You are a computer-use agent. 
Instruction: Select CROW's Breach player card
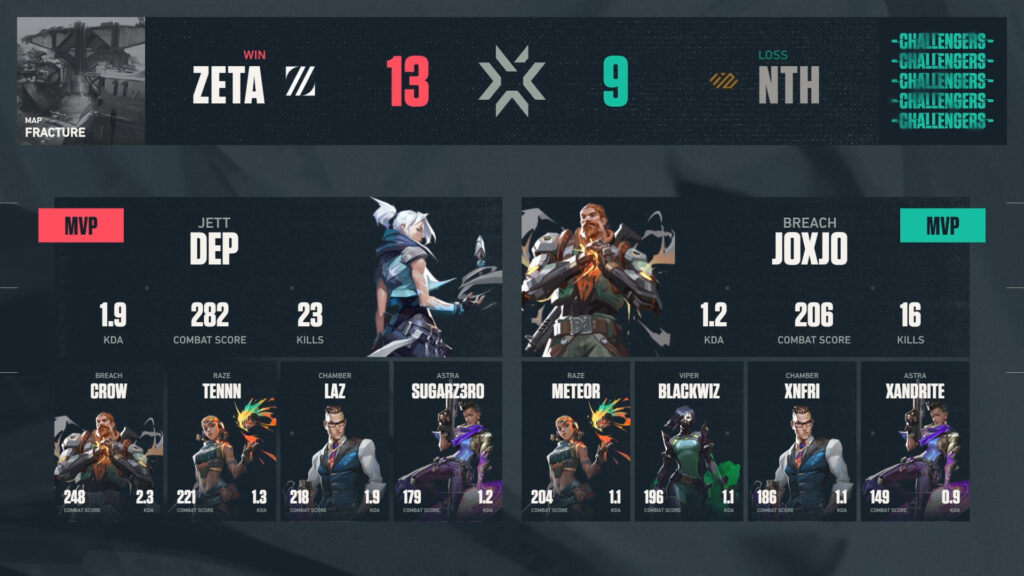[x=108, y=441]
